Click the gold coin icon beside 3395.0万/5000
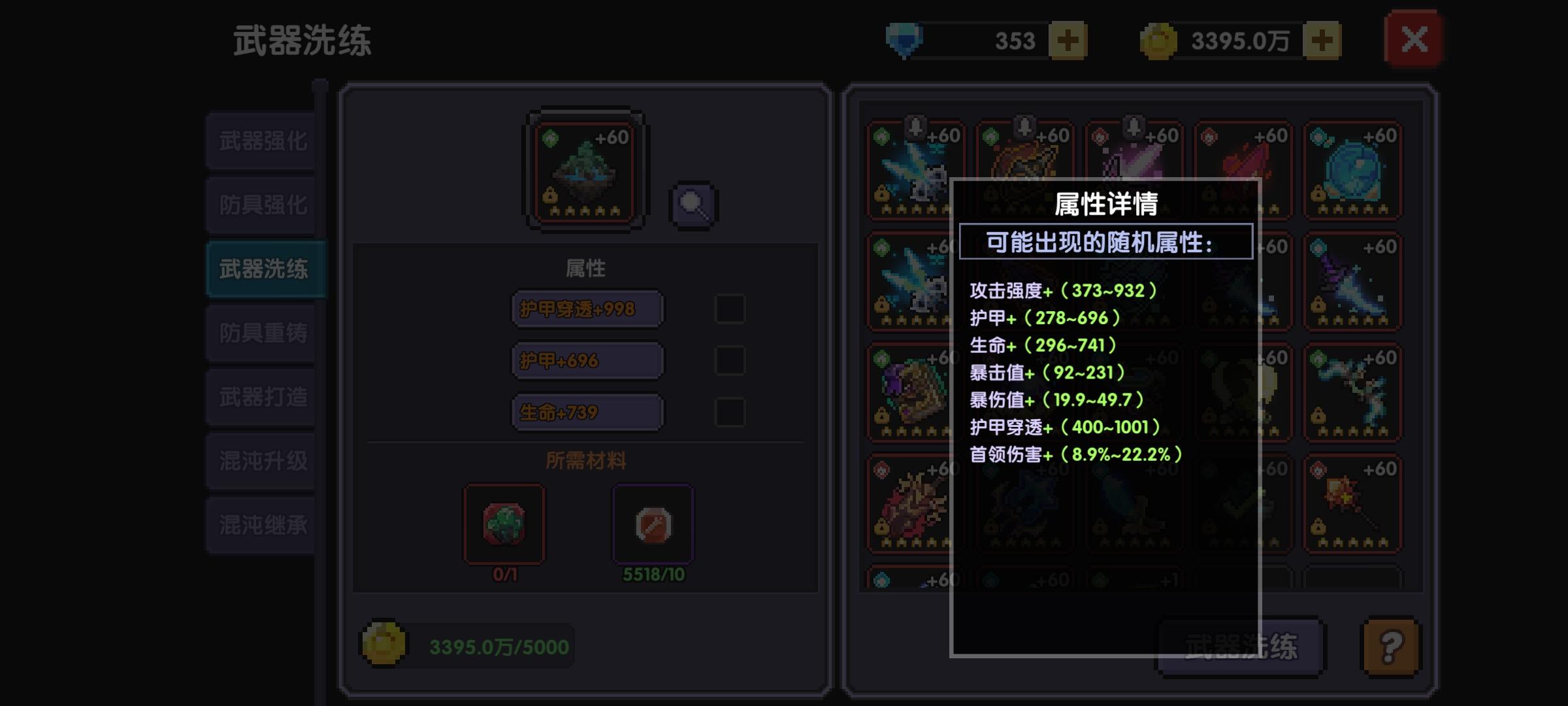This screenshot has width=1568, height=706. (x=384, y=644)
